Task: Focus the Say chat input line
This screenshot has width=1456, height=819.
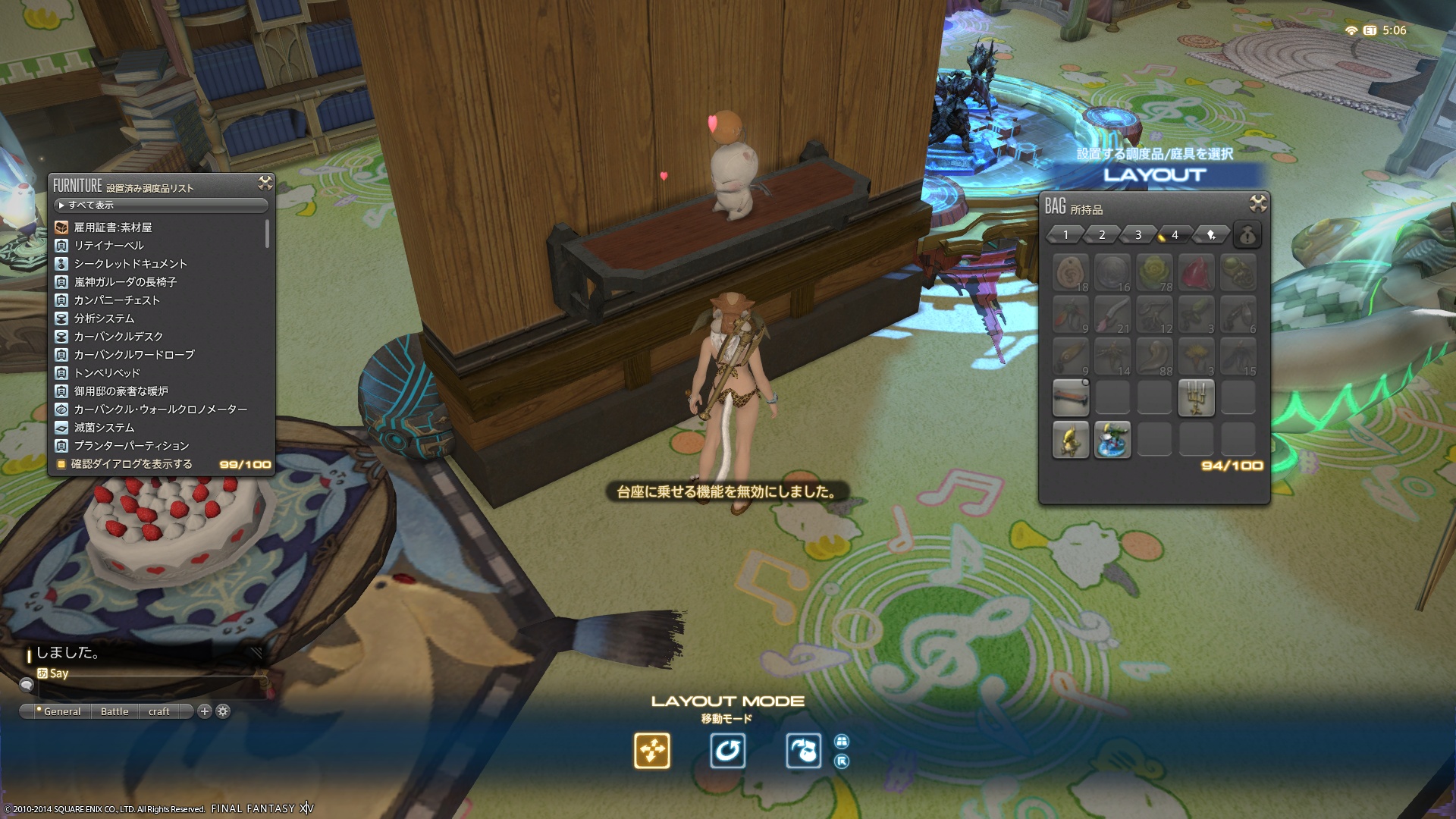Action: click(152, 673)
